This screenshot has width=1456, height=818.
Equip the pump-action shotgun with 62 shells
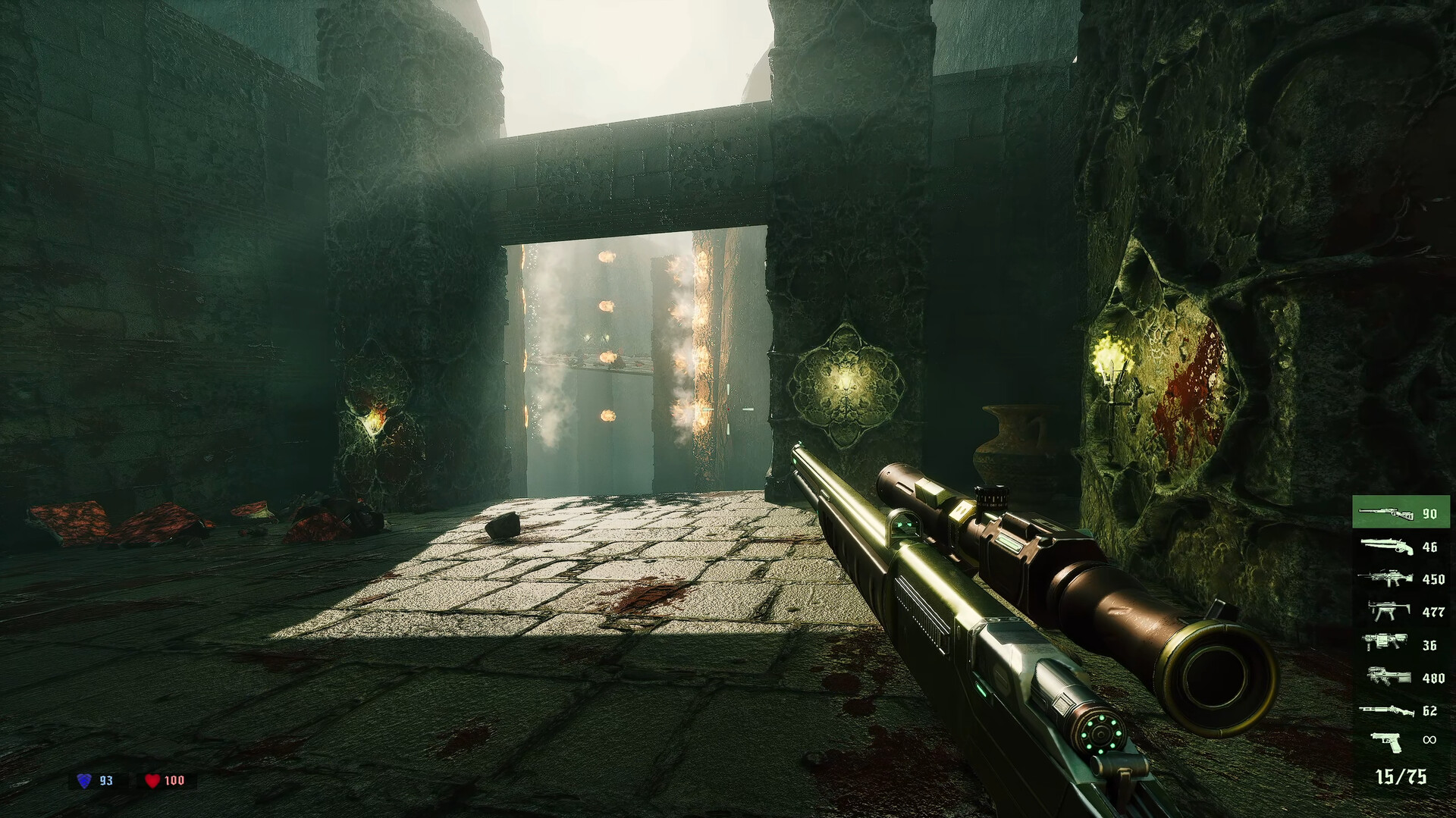pyautogui.click(x=1400, y=710)
